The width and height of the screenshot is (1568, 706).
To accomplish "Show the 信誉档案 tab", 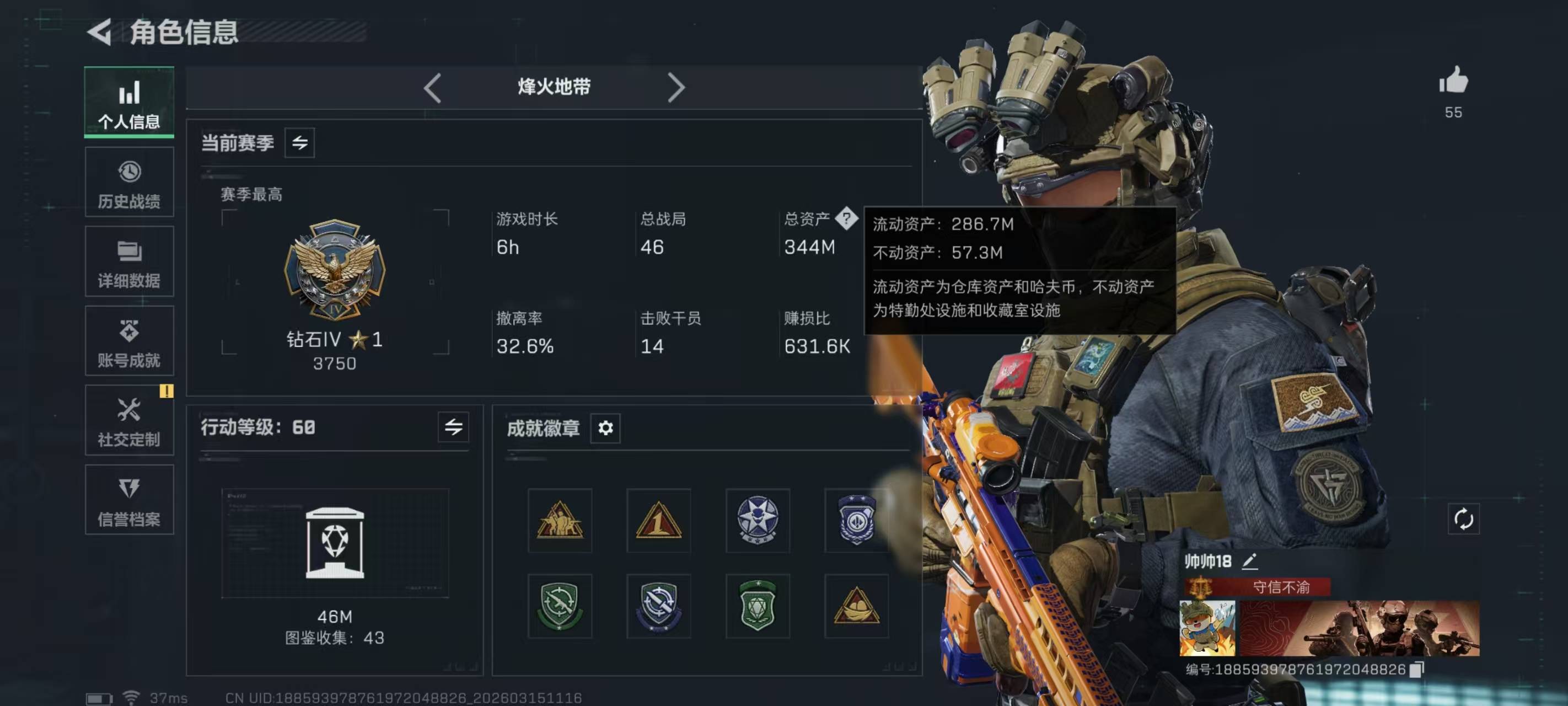I will (129, 500).
